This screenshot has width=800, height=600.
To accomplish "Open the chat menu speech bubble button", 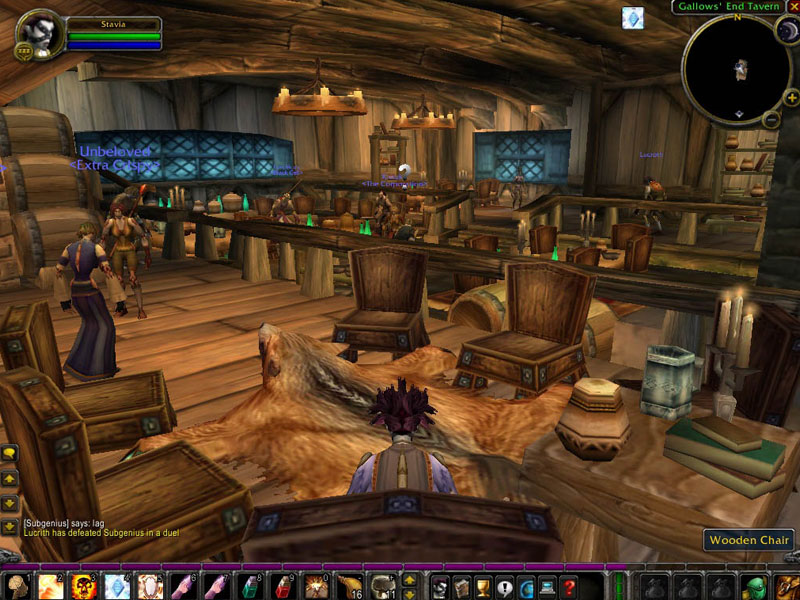I will tap(10, 454).
